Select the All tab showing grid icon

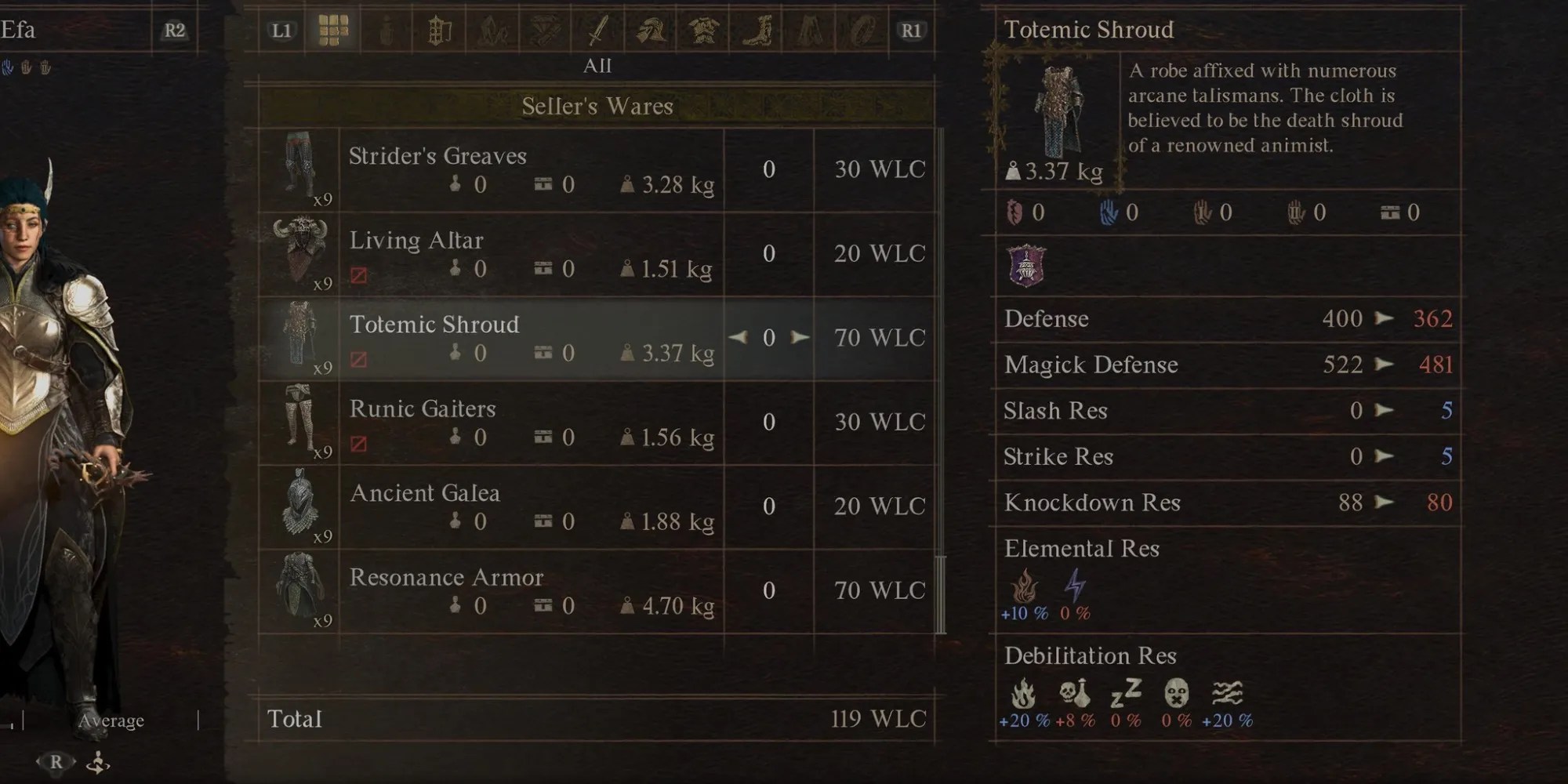(333, 32)
